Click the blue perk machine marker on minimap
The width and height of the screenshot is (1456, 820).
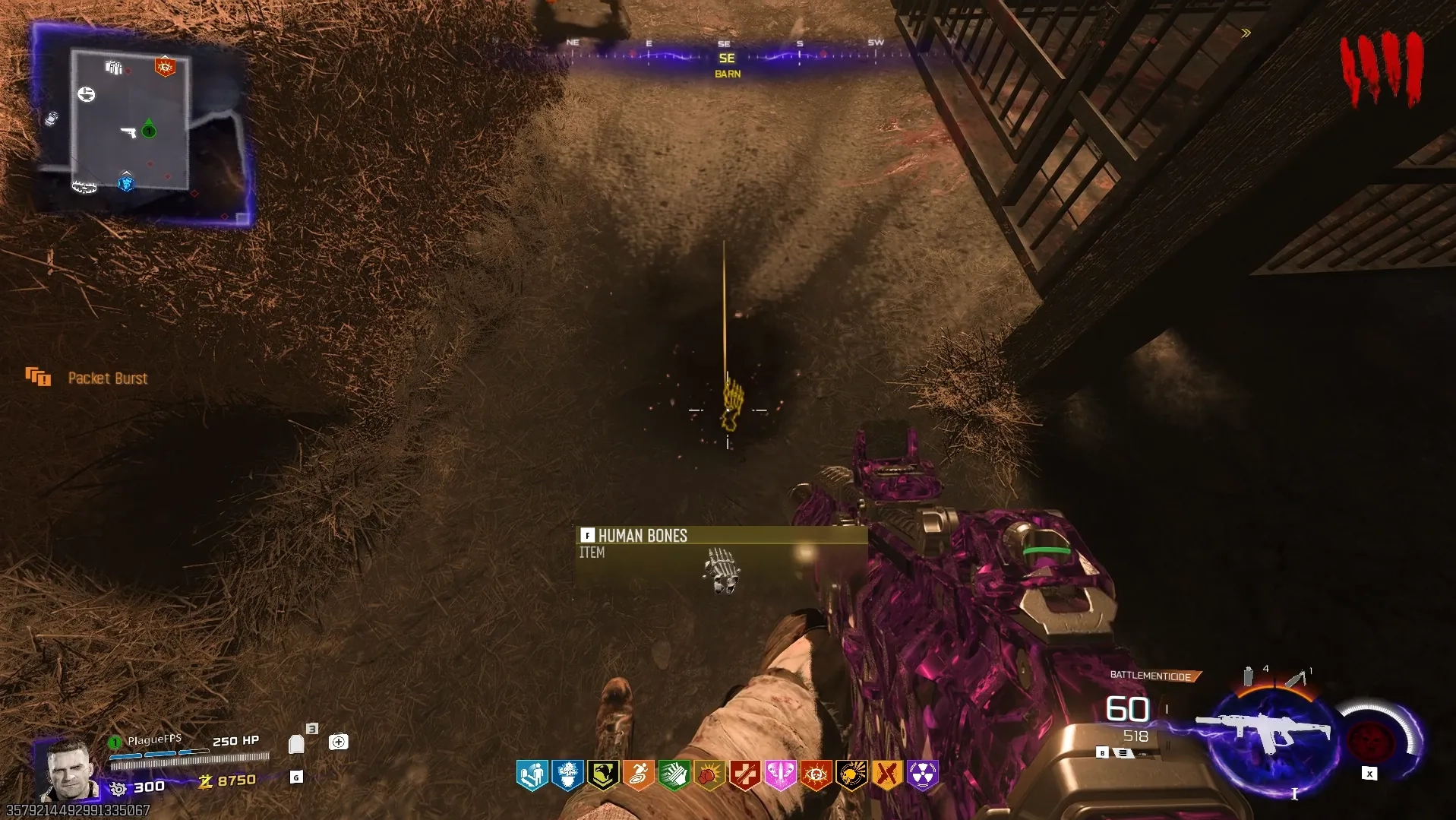[126, 183]
